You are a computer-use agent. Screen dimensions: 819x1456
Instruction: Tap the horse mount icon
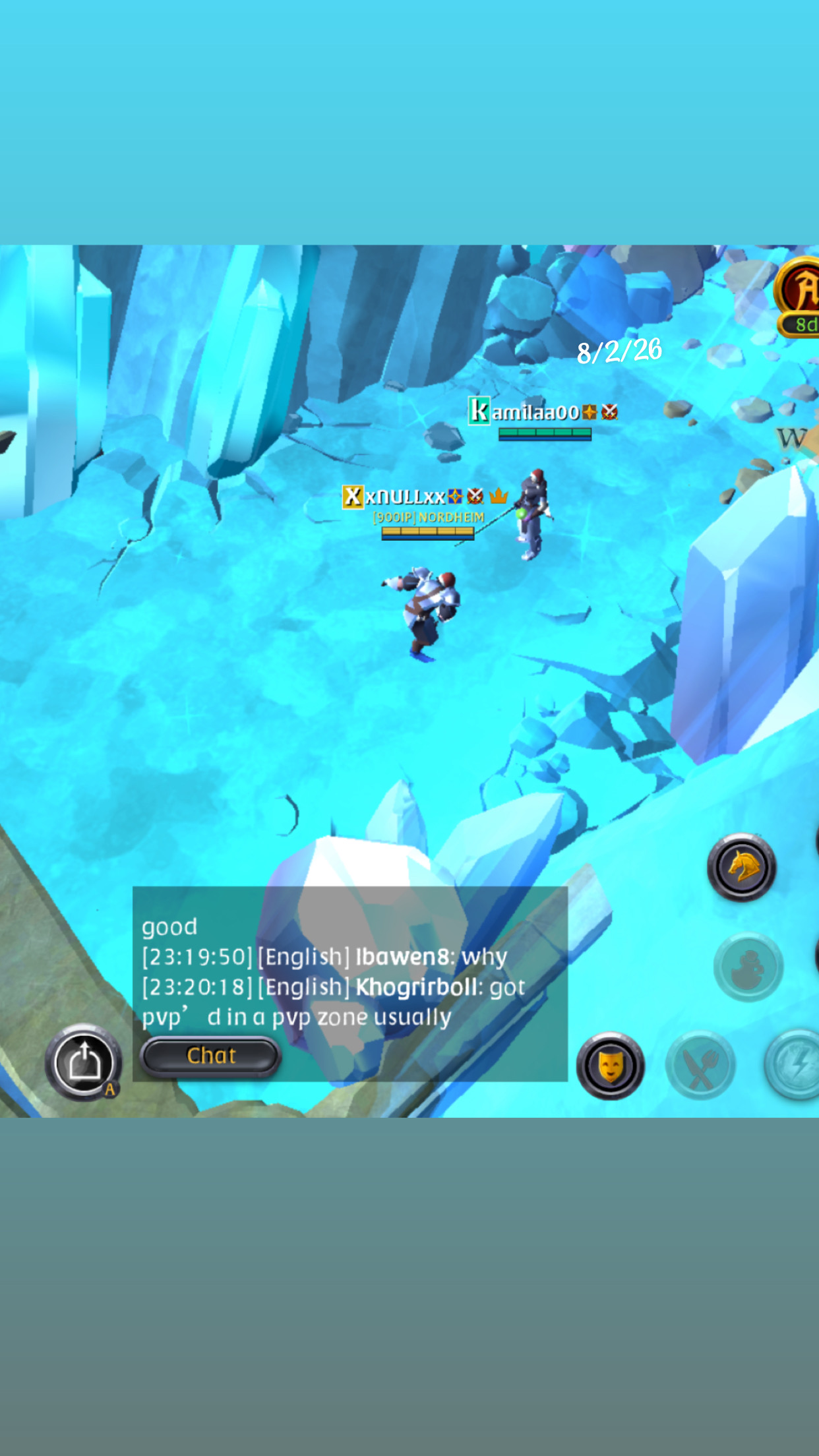coord(742,867)
